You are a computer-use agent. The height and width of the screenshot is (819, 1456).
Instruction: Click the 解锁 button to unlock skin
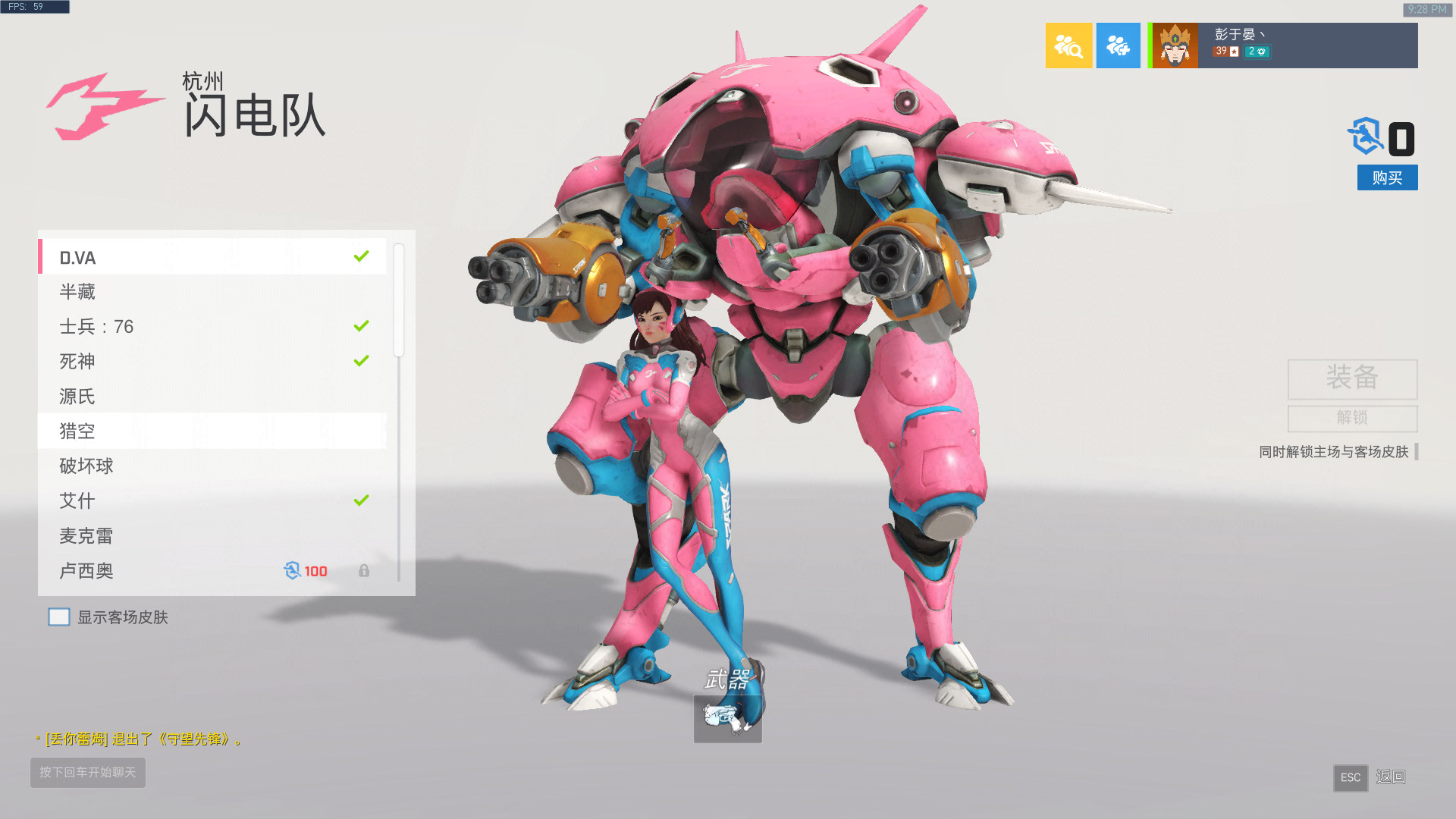[1352, 418]
